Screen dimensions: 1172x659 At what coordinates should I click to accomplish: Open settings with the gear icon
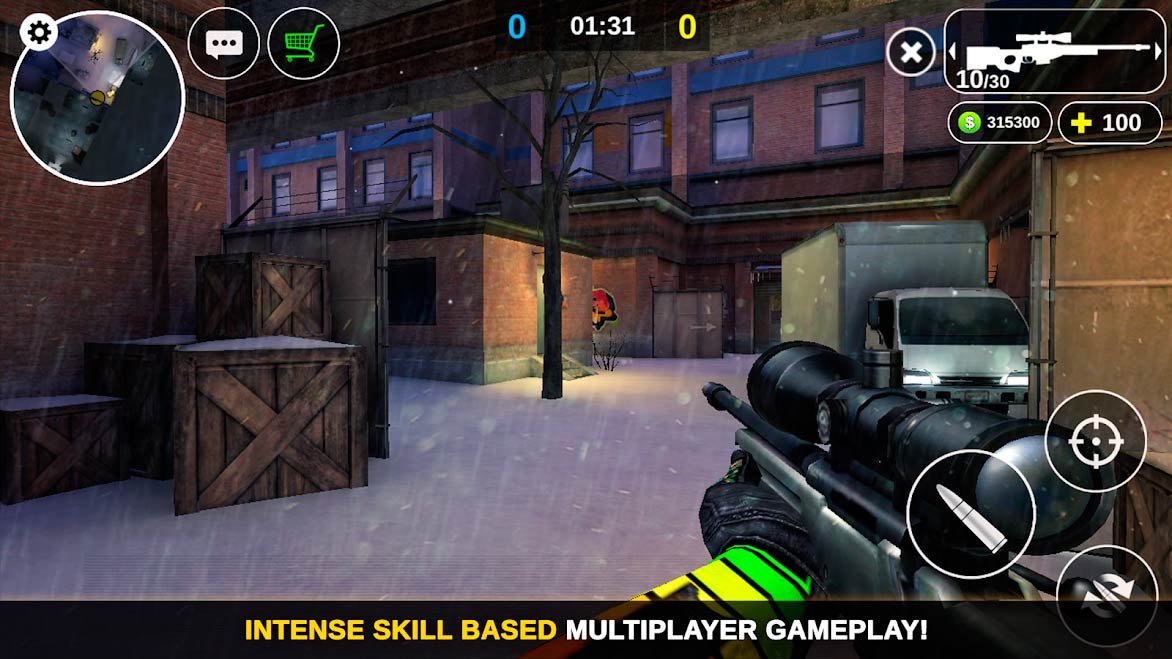(39, 33)
